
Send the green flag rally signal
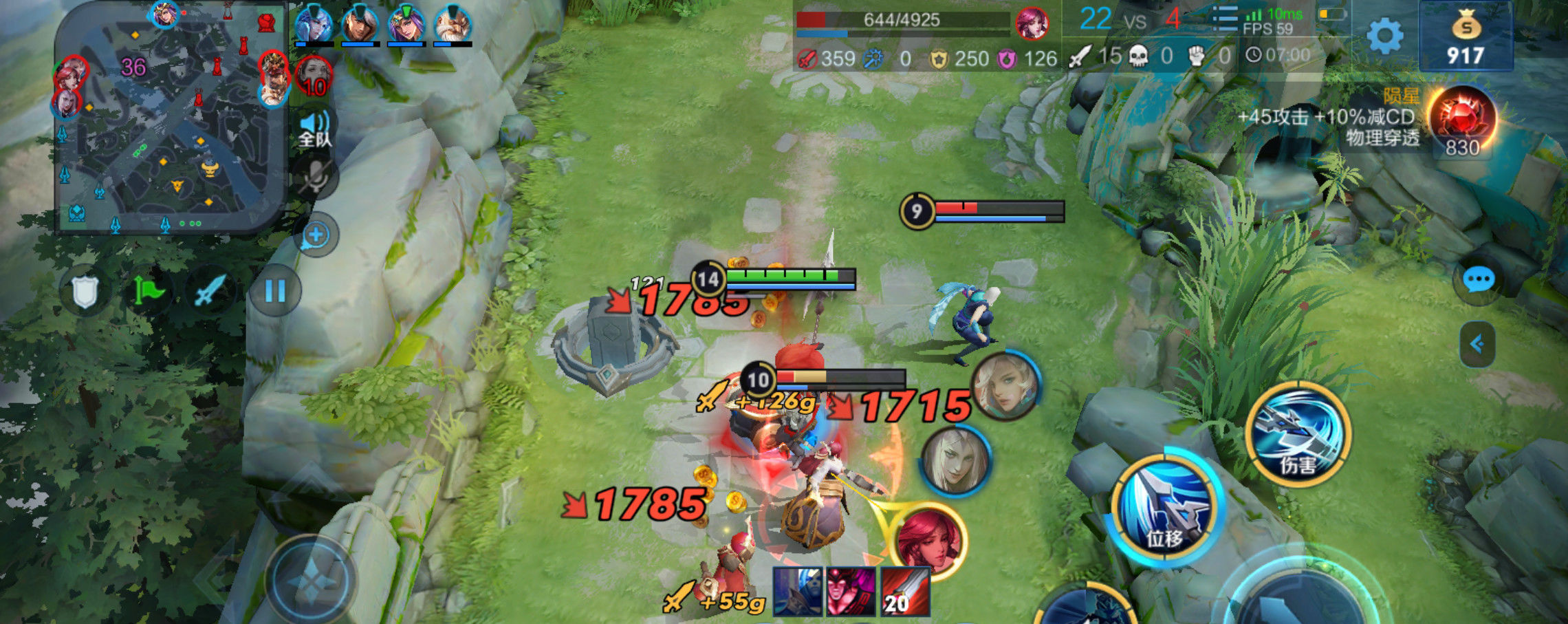(x=147, y=292)
